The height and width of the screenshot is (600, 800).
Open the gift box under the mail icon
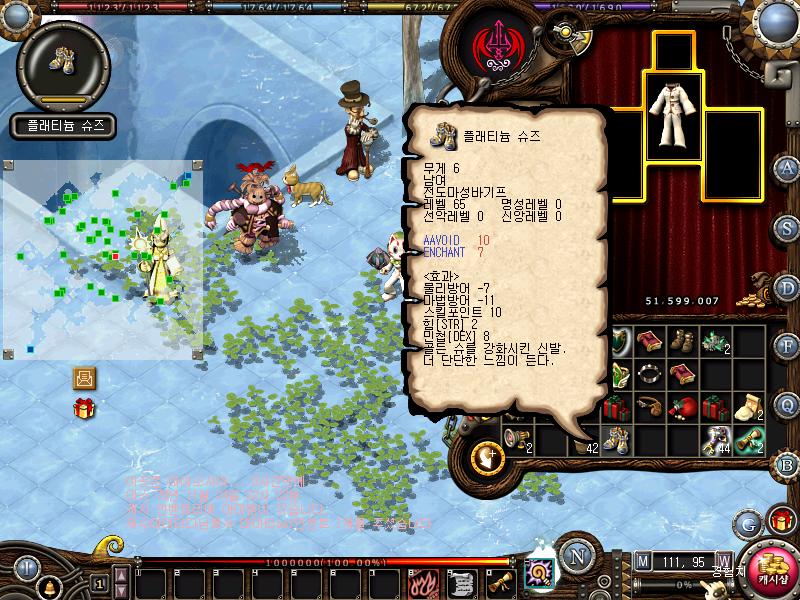[84, 407]
